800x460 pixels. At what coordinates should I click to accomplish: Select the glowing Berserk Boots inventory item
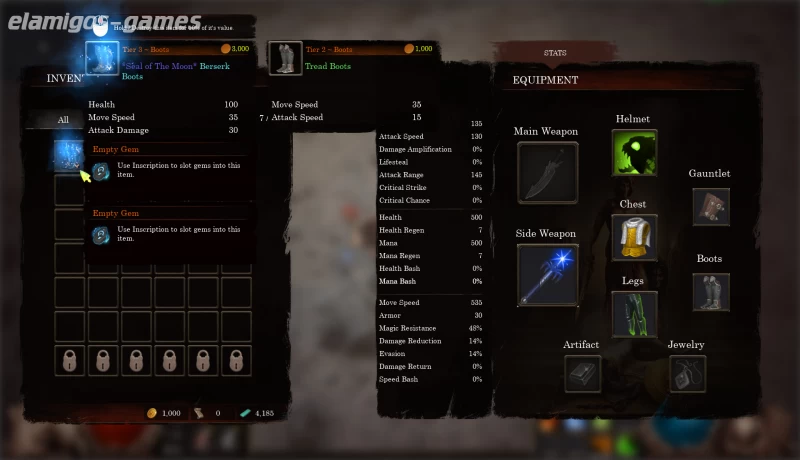(x=68, y=155)
